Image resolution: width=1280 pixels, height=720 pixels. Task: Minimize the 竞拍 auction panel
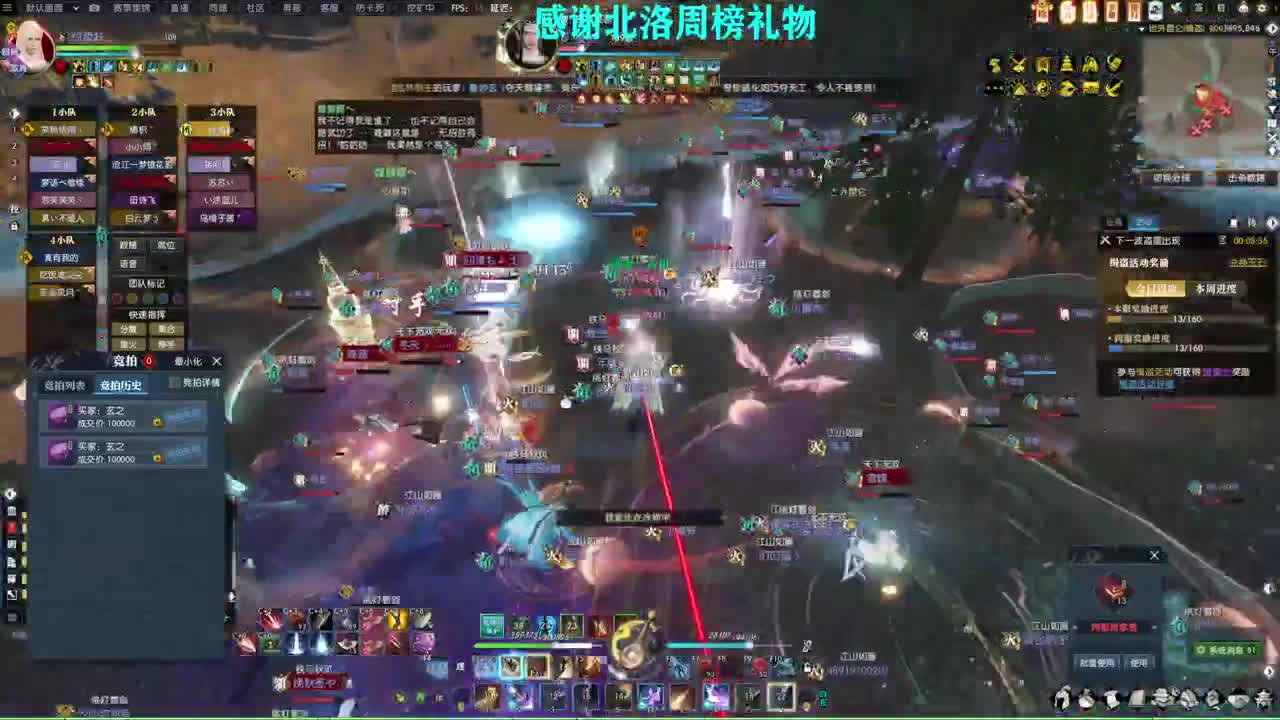[x=189, y=361]
